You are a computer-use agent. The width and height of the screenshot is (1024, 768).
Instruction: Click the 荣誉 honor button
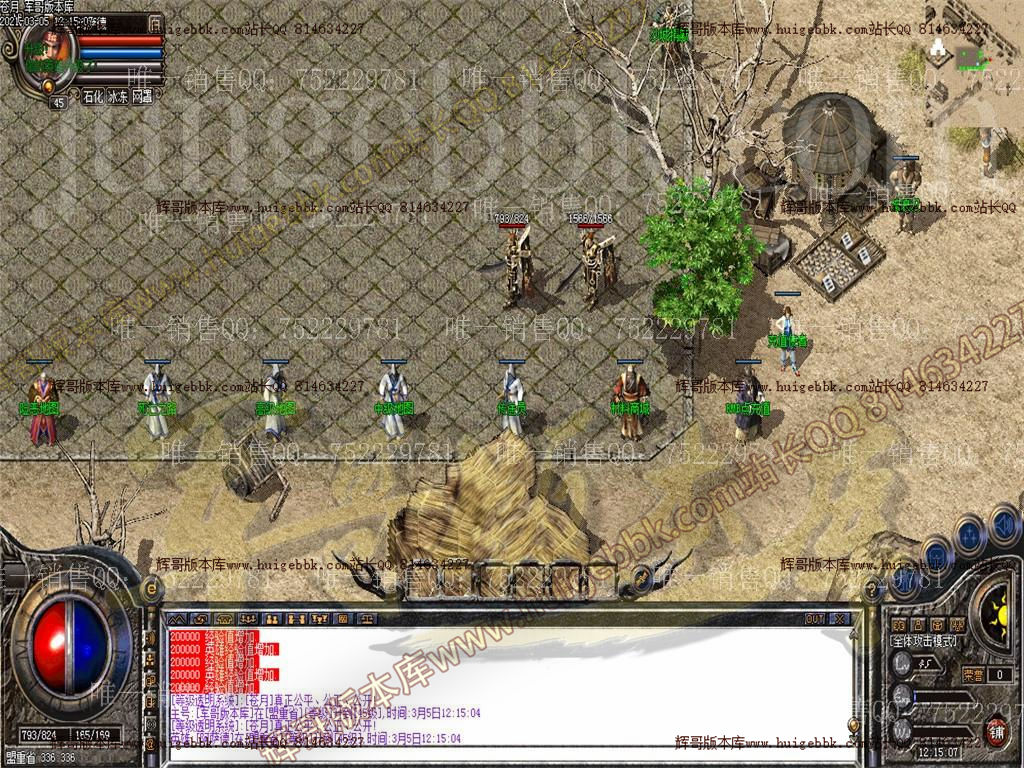click(x=973, y=675)
